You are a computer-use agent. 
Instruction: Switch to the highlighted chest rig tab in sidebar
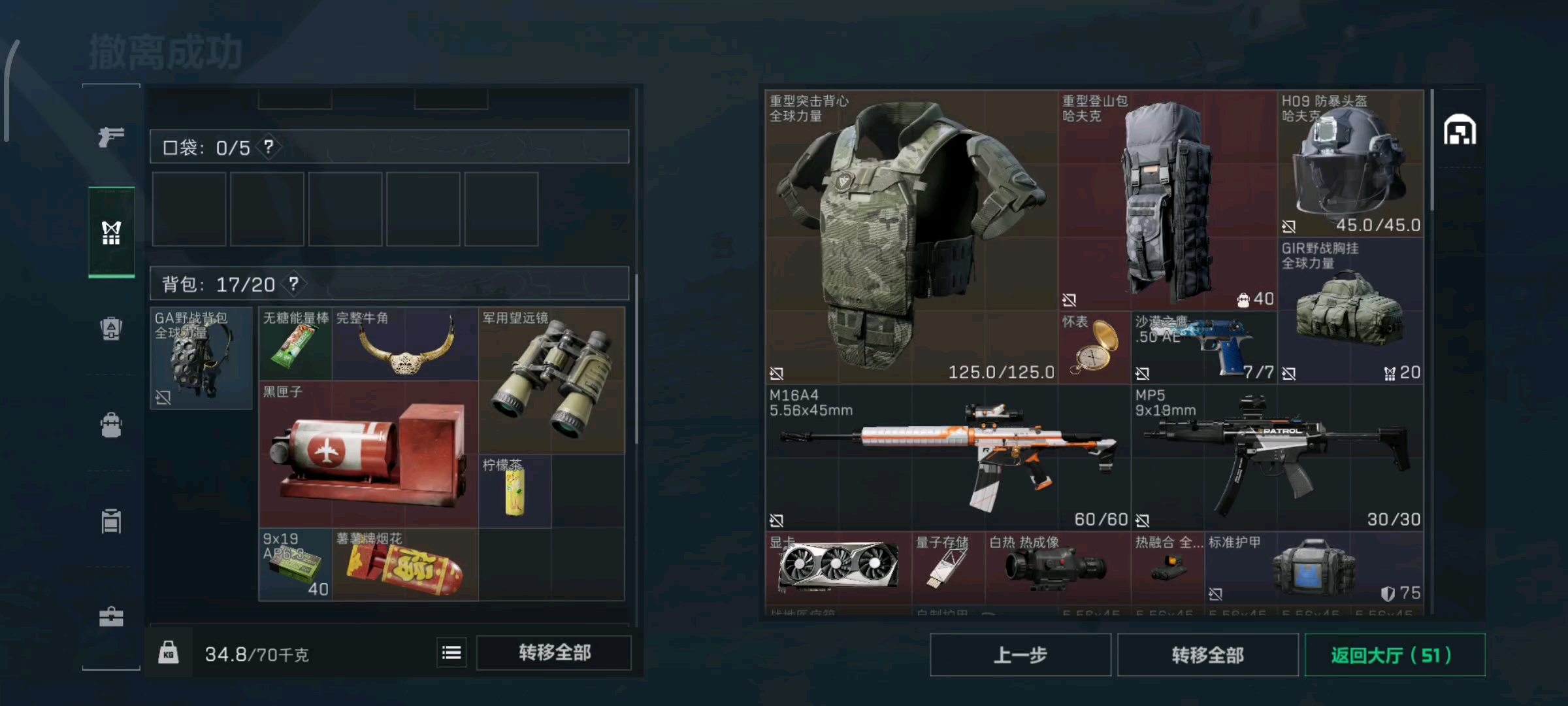point(111,232)
